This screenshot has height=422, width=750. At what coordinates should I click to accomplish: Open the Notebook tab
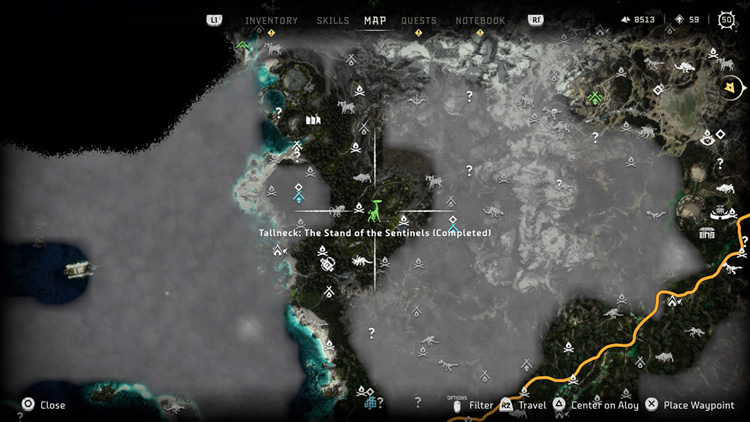point(480,20)
